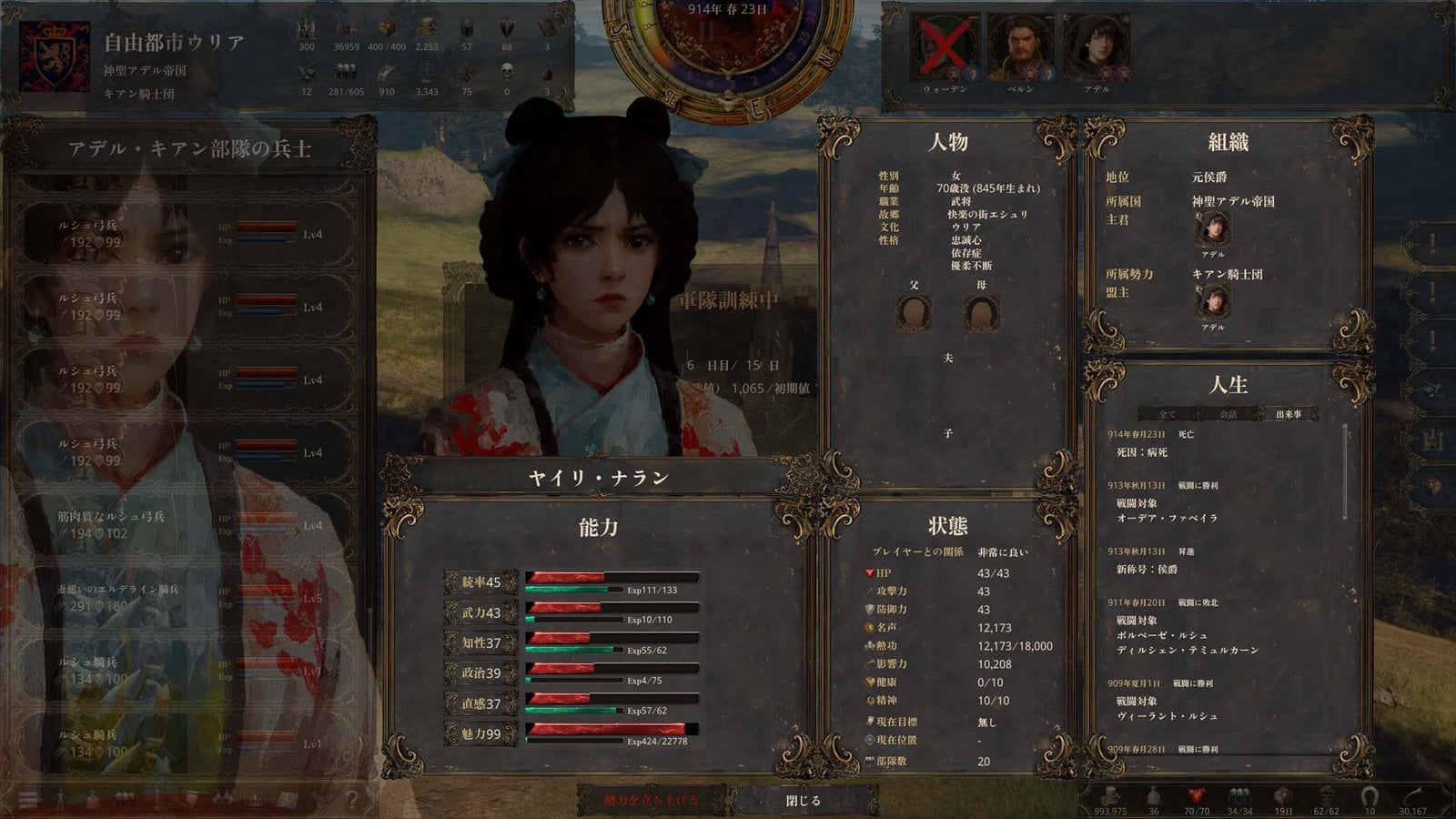Click the 自由都市ウリア faction crest

point(55,56)
